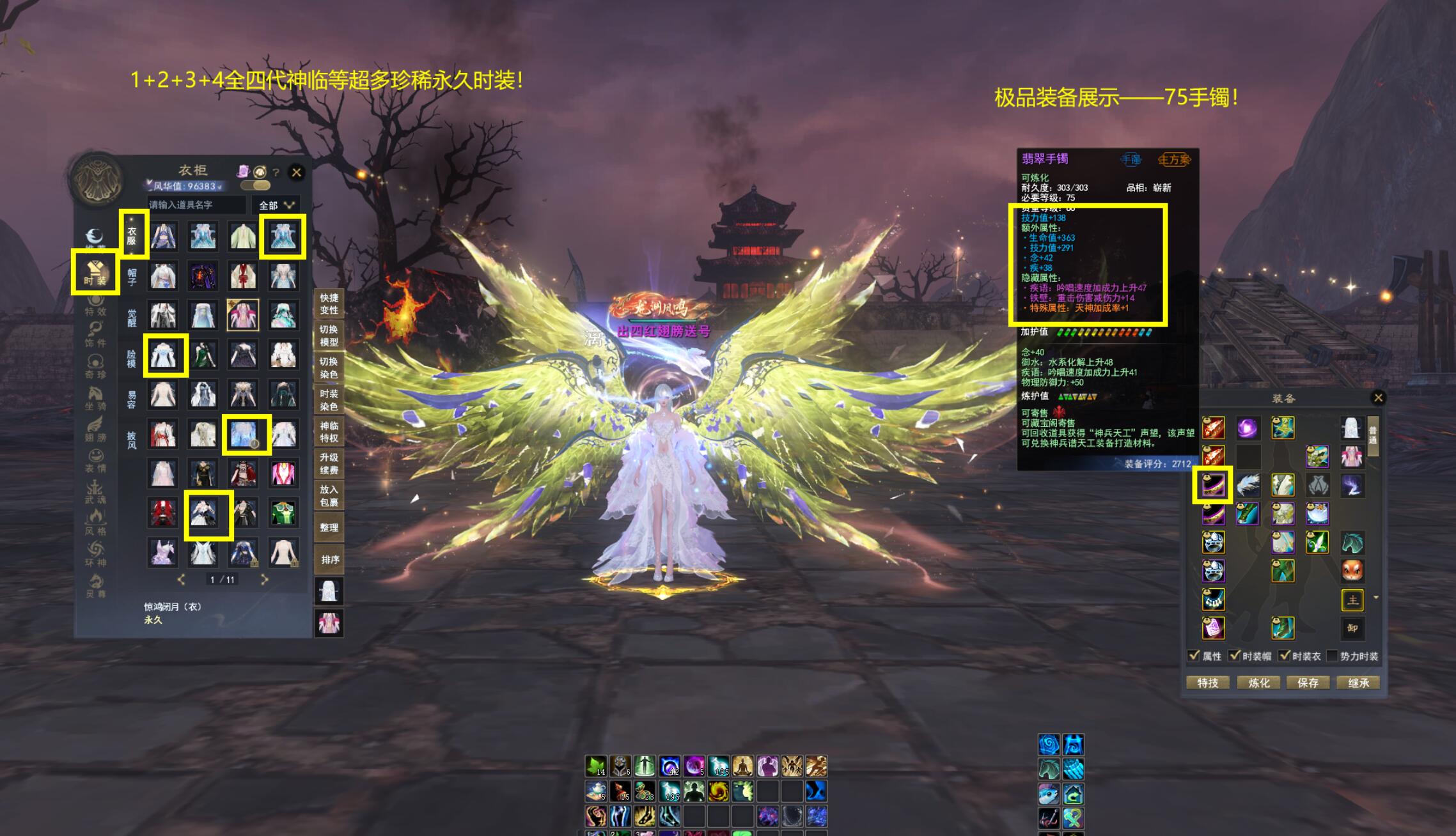
Task: Select the 帽子 hat sub-tab
Action: (x=132, y=277)
